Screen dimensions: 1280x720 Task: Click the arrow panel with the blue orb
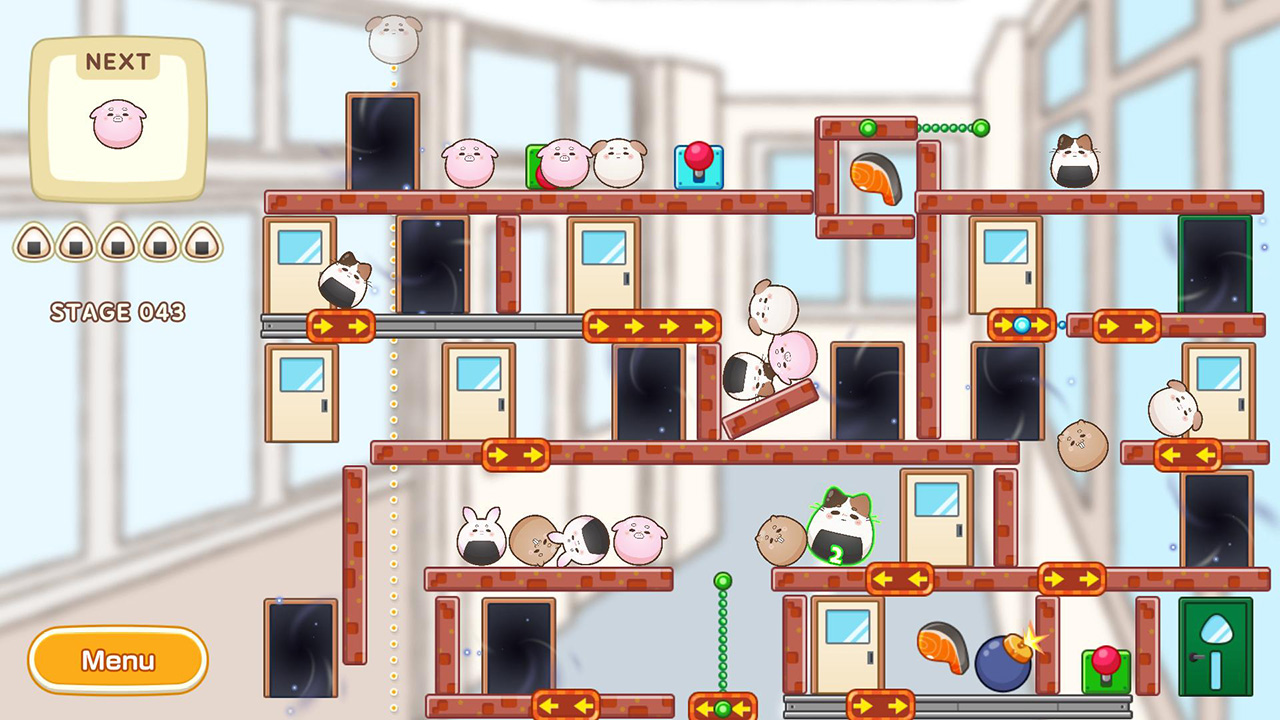(1020, 322)
